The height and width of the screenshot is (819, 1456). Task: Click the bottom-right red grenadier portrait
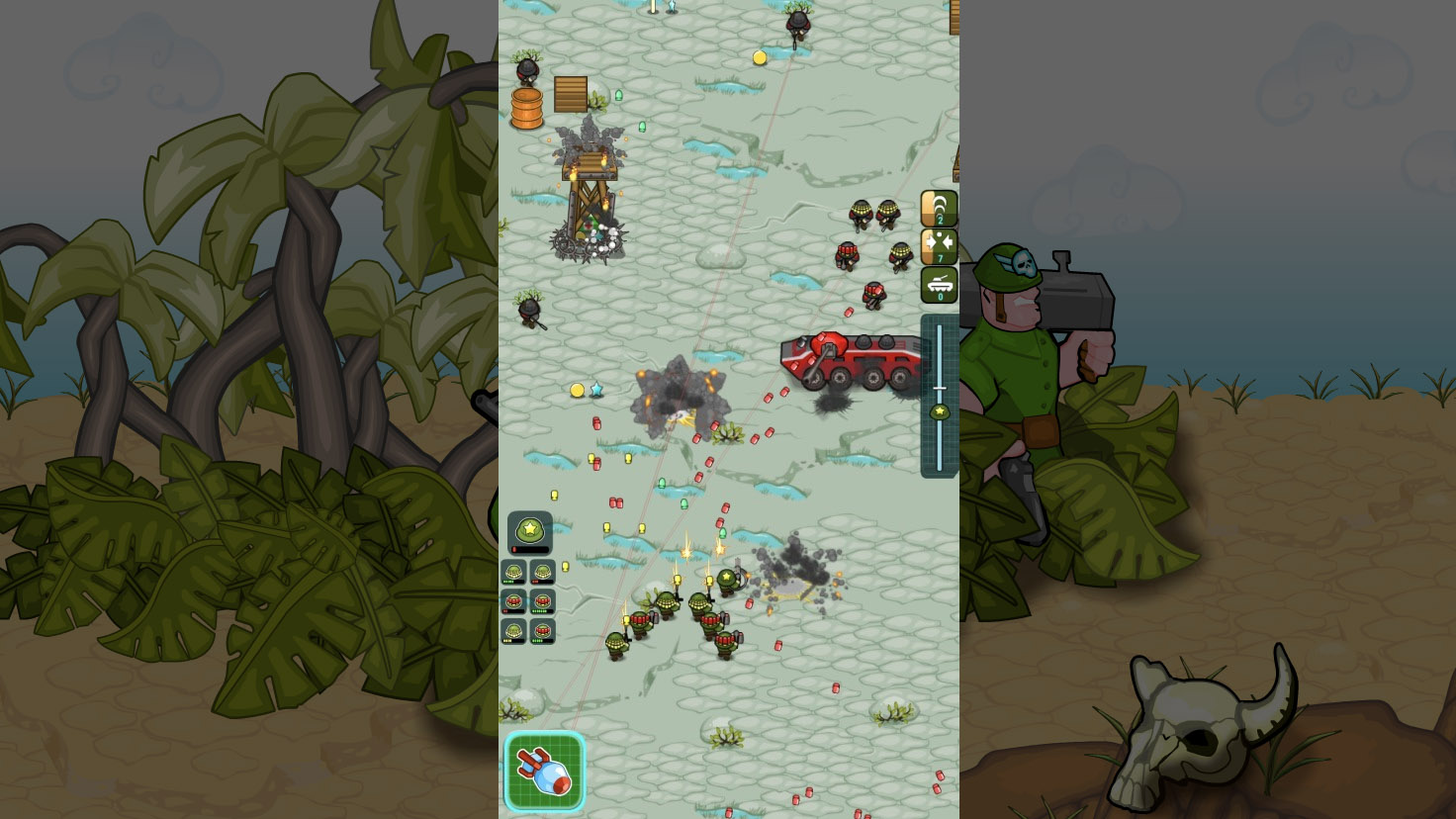click(x=542, y=630)
